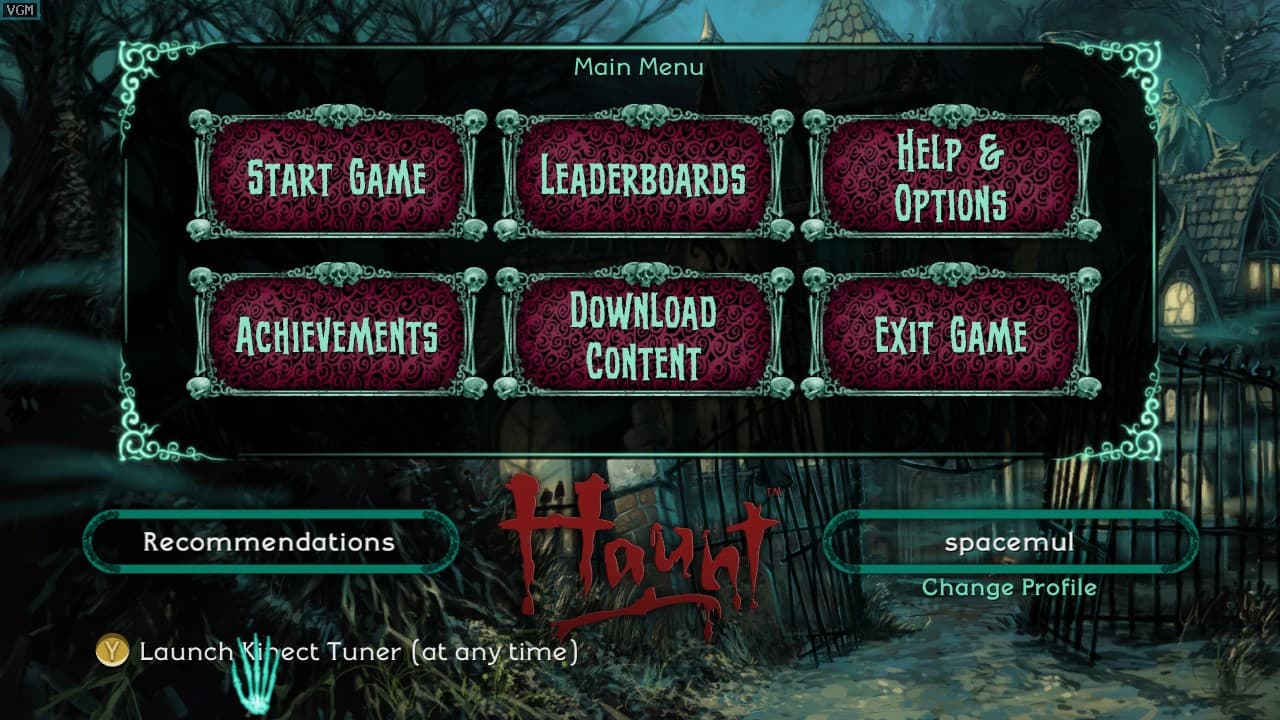Select Change Profile
This screenshot has width=1280, height=720.
[x=1009, y=588]
